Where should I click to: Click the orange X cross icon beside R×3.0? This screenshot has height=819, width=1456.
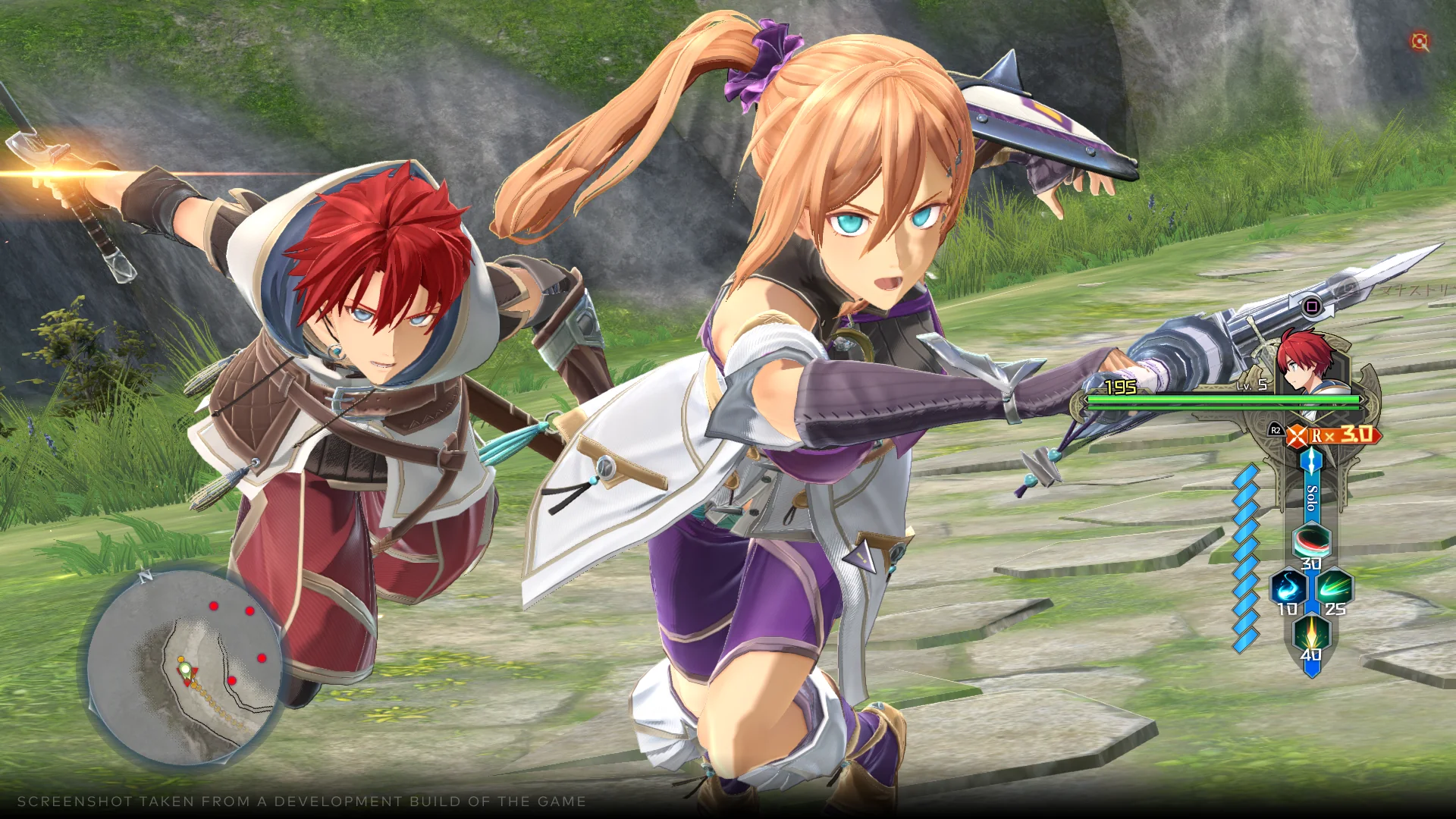(x=1298, y=435)
